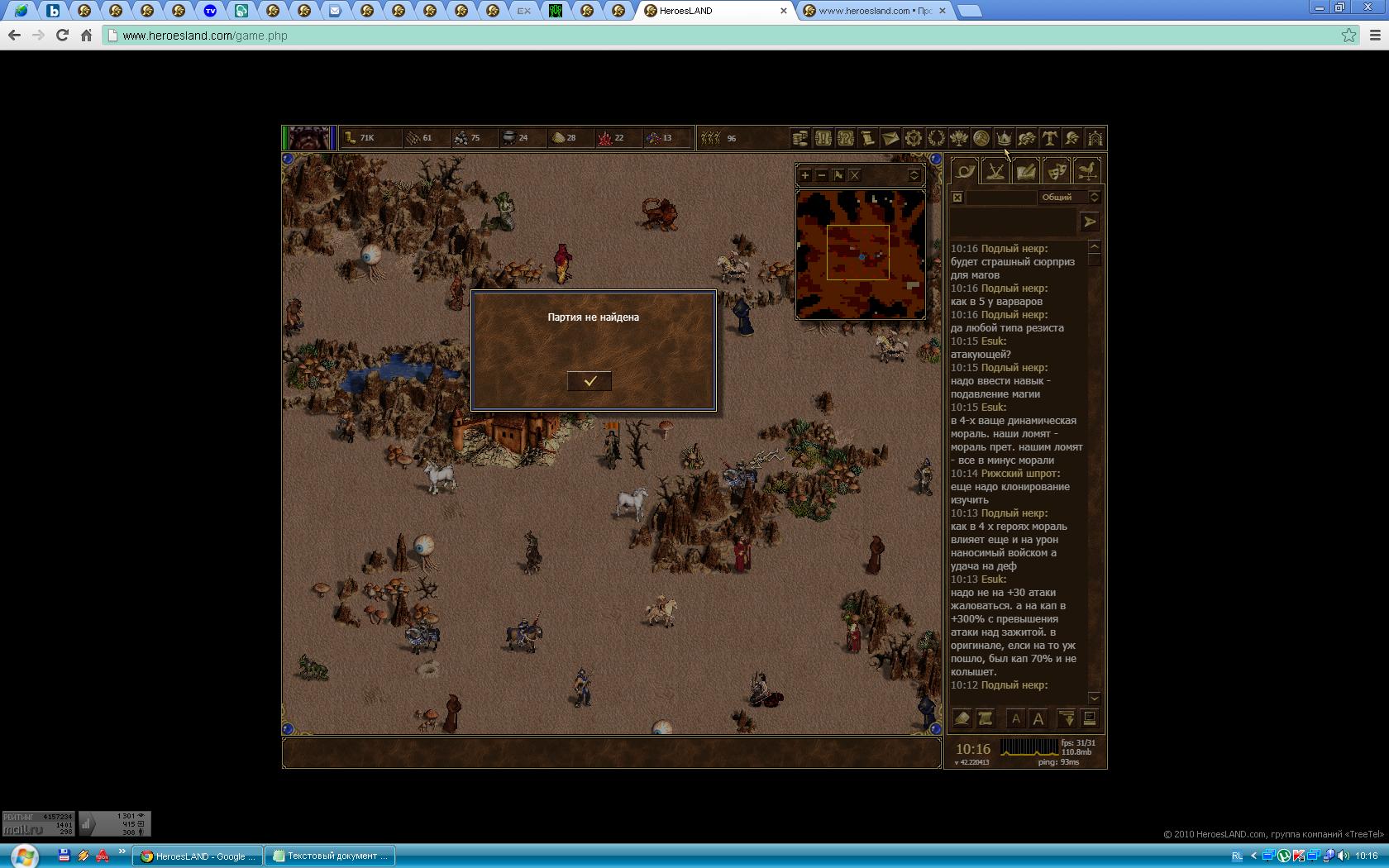Click the gear settings icon in the toolbar
The image size is (1389, 868).
[x=914, y=138]
